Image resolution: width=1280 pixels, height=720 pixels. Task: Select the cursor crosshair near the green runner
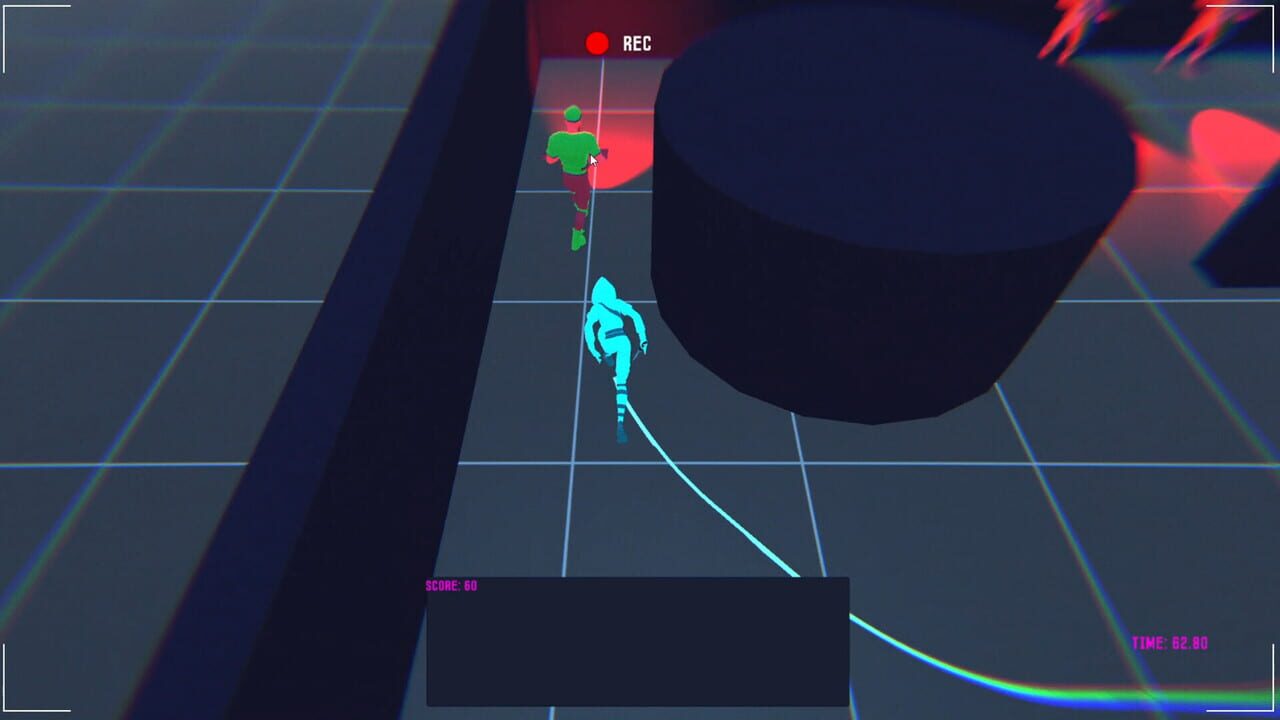[x=594, y=158]
